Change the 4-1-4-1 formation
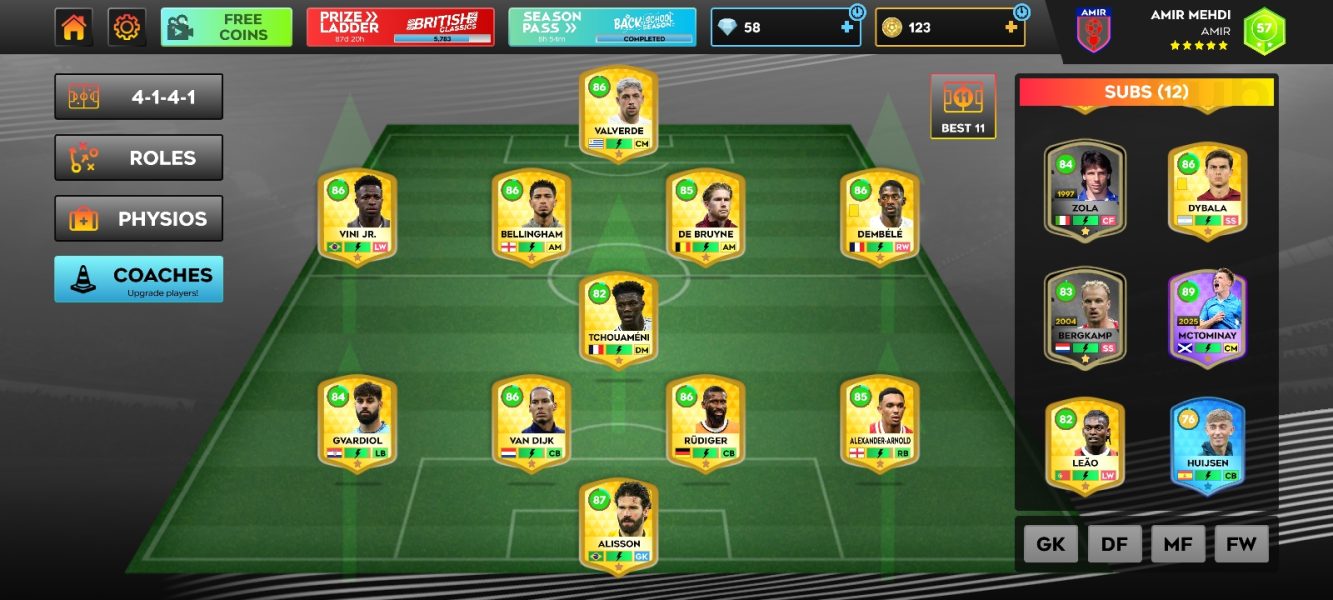1333x600 pixels. click(139, 97)
